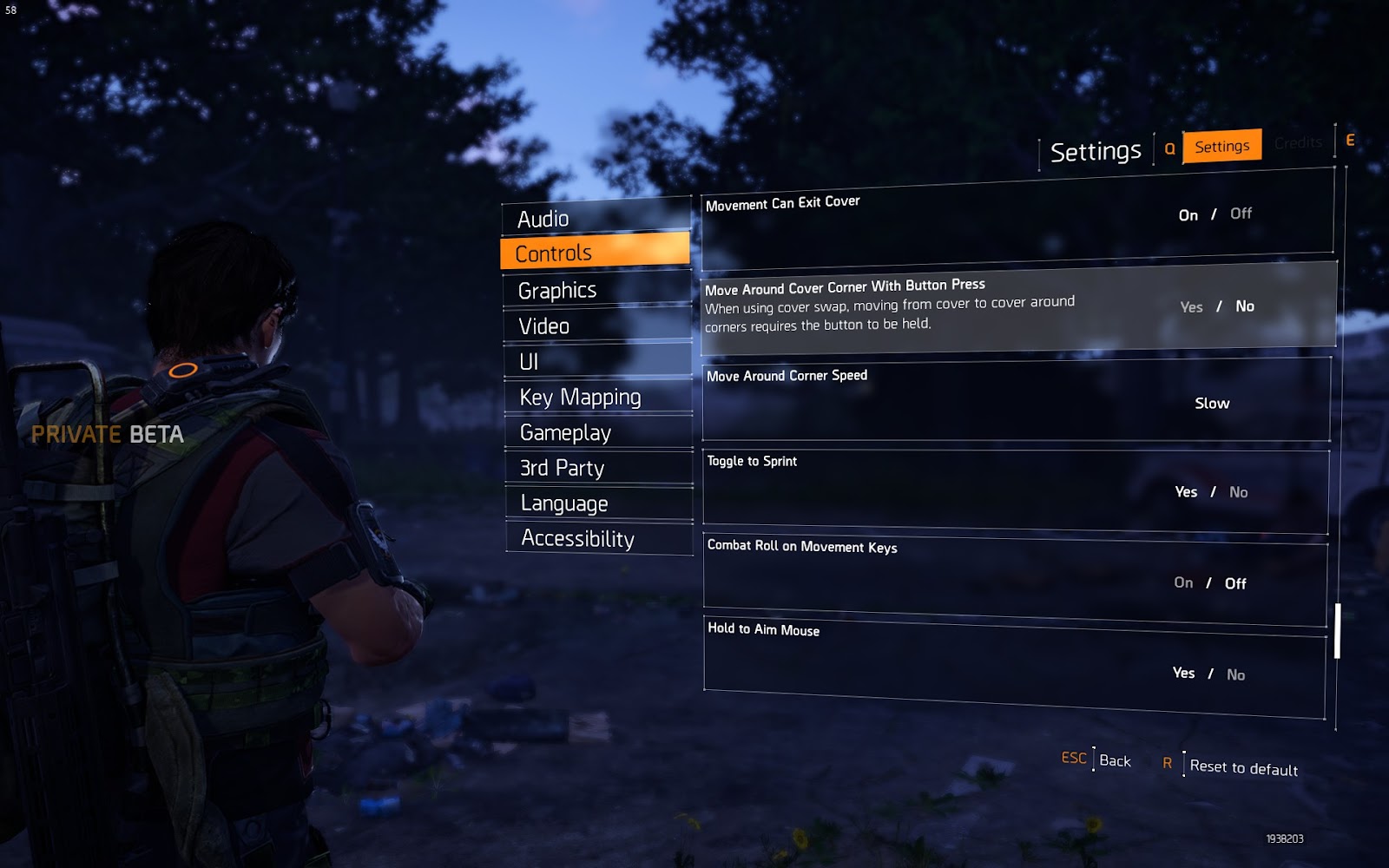The image size is (1389, 868).
Task: Open the UI settings category
Action: point(597,361)
